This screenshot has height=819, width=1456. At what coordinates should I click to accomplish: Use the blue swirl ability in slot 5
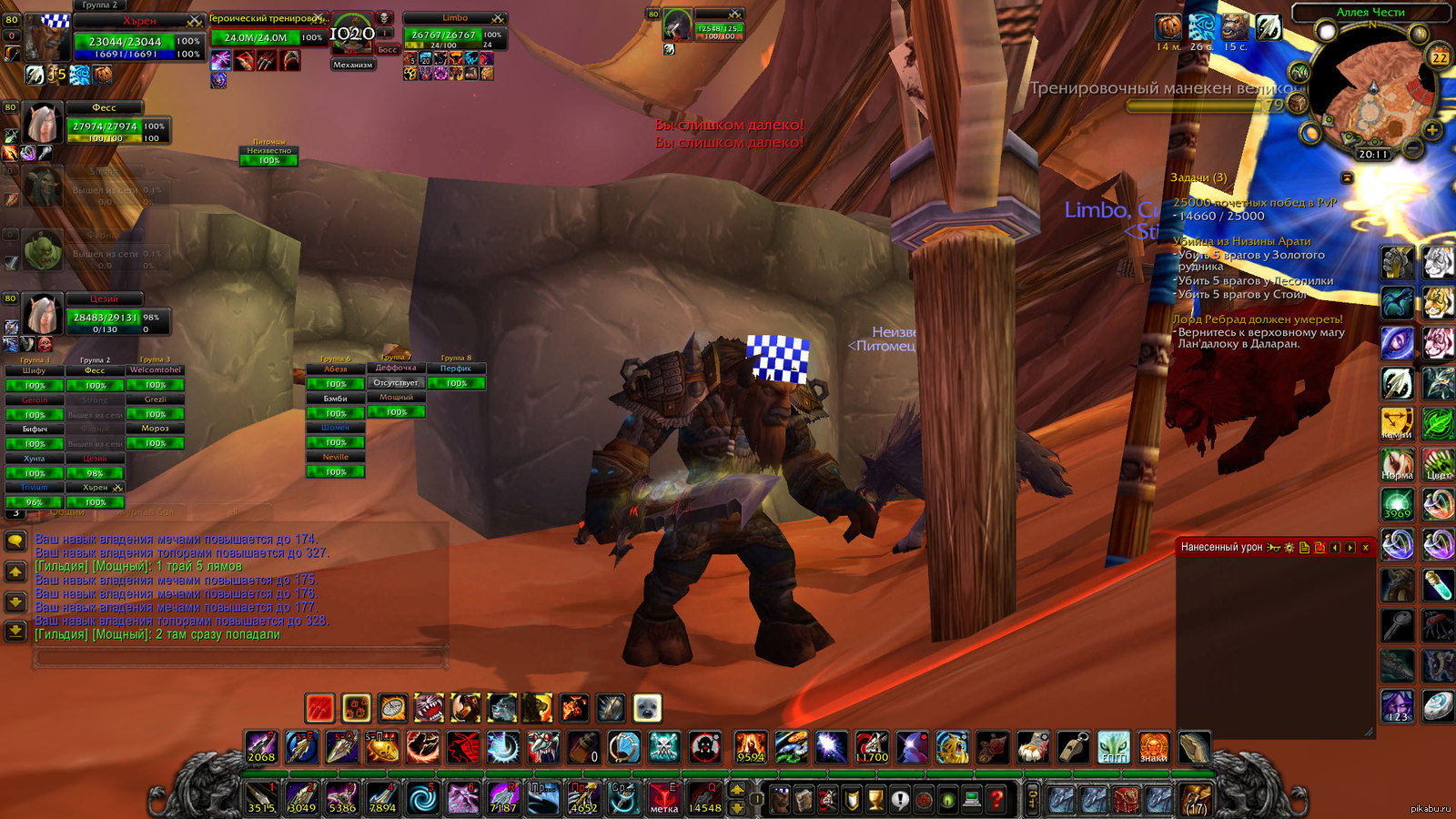(421, 799)
